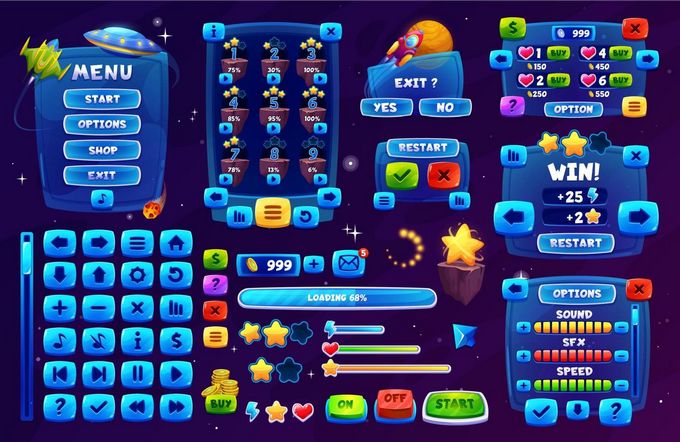
Task: Click the home icon button
Action: 176,242
